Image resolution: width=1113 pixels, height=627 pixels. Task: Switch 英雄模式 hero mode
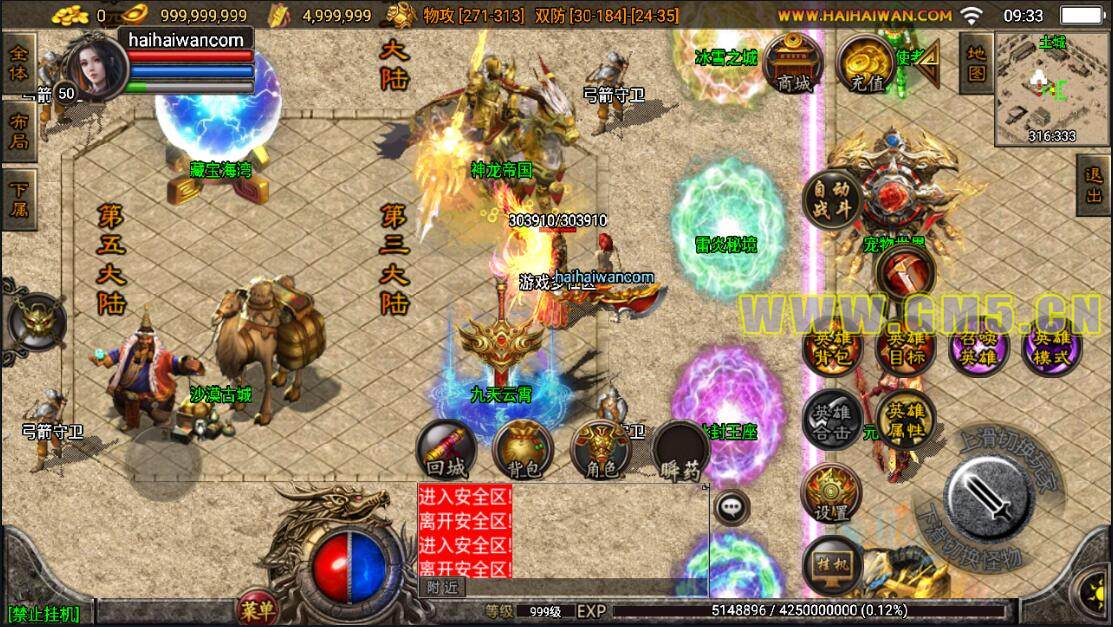click(1051, 349)
